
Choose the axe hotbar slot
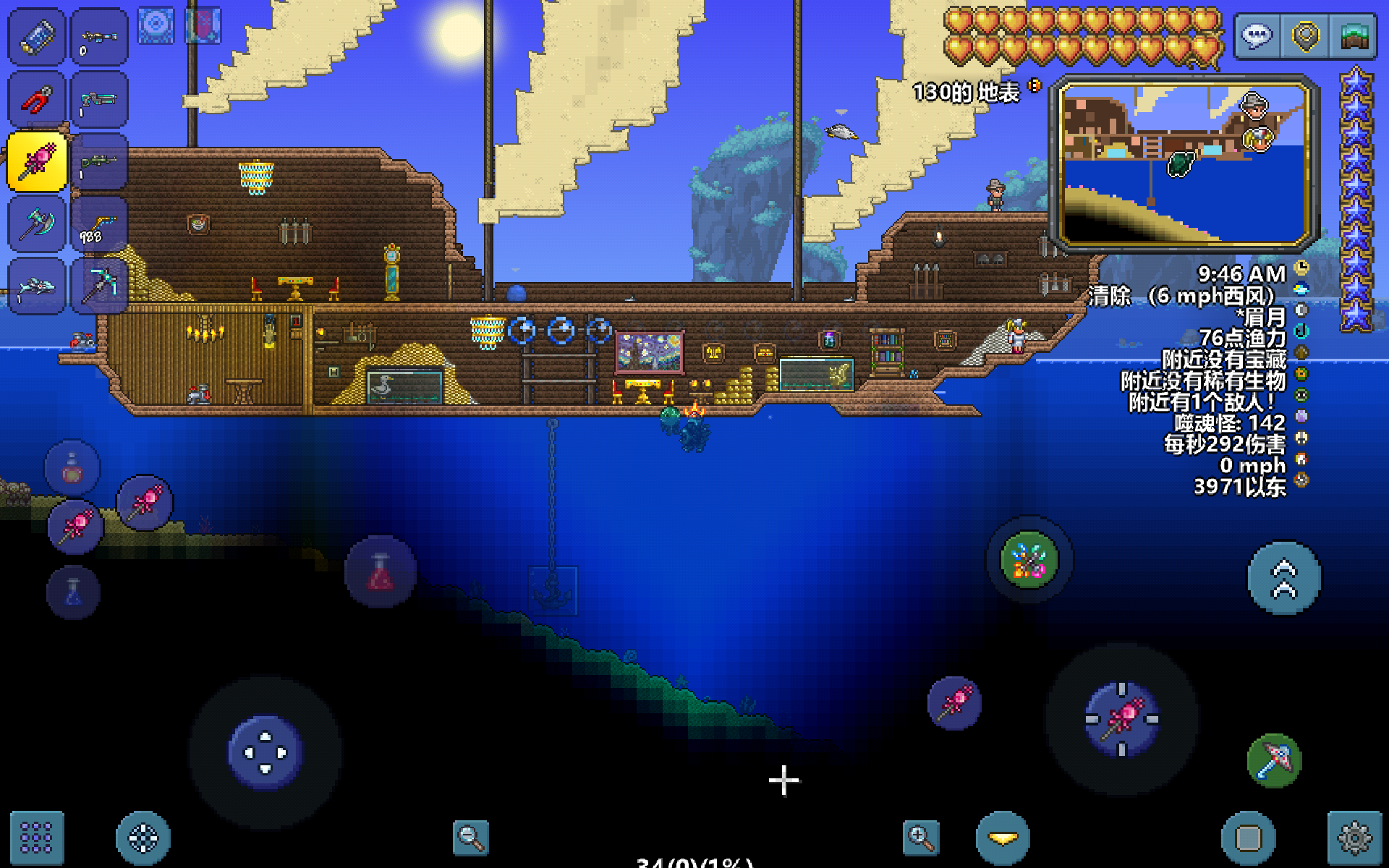tap(36, 224)
